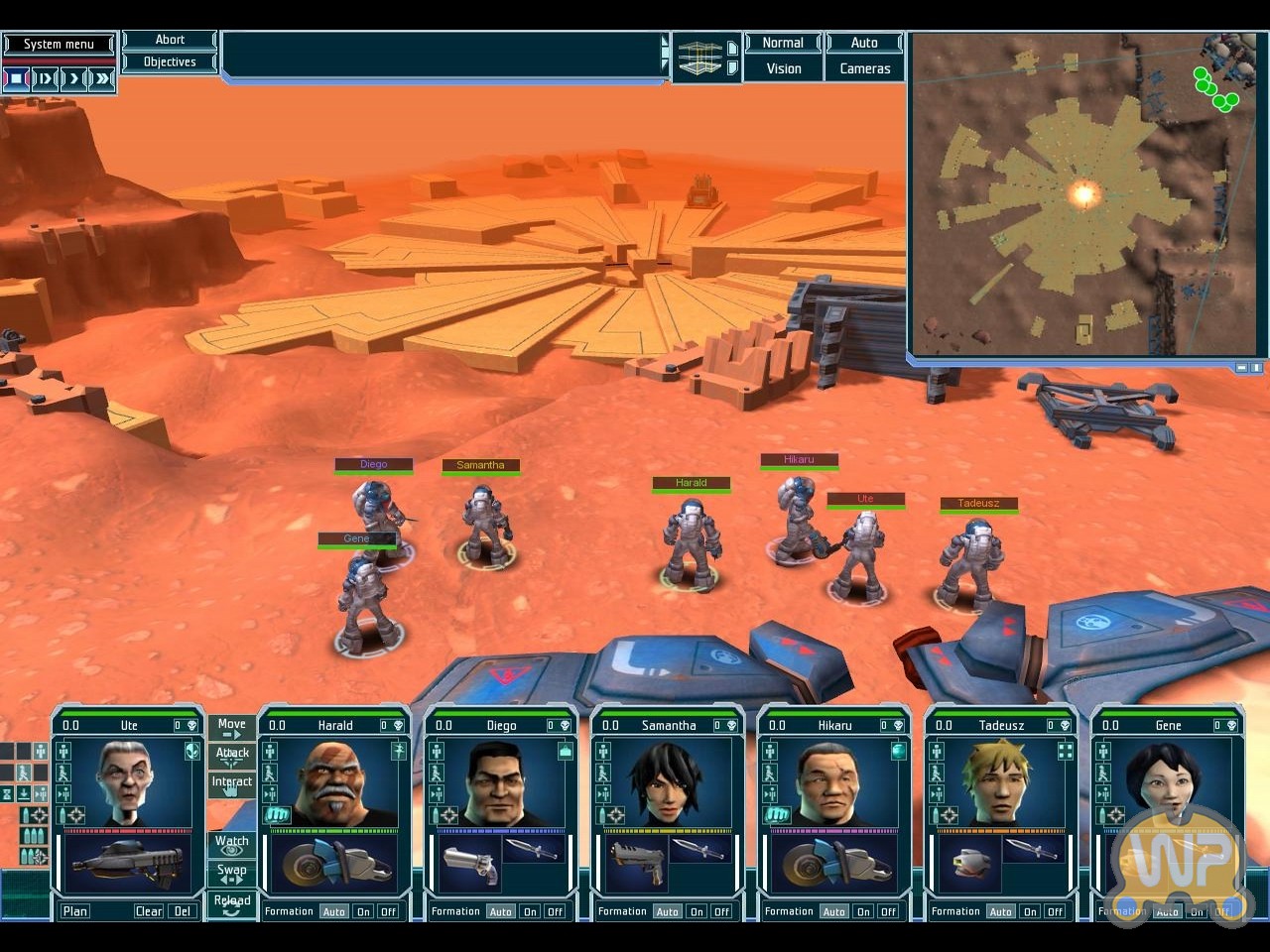
Task: Select Harald's portrait
Action: pyautogui.click(x=333, y=781)
